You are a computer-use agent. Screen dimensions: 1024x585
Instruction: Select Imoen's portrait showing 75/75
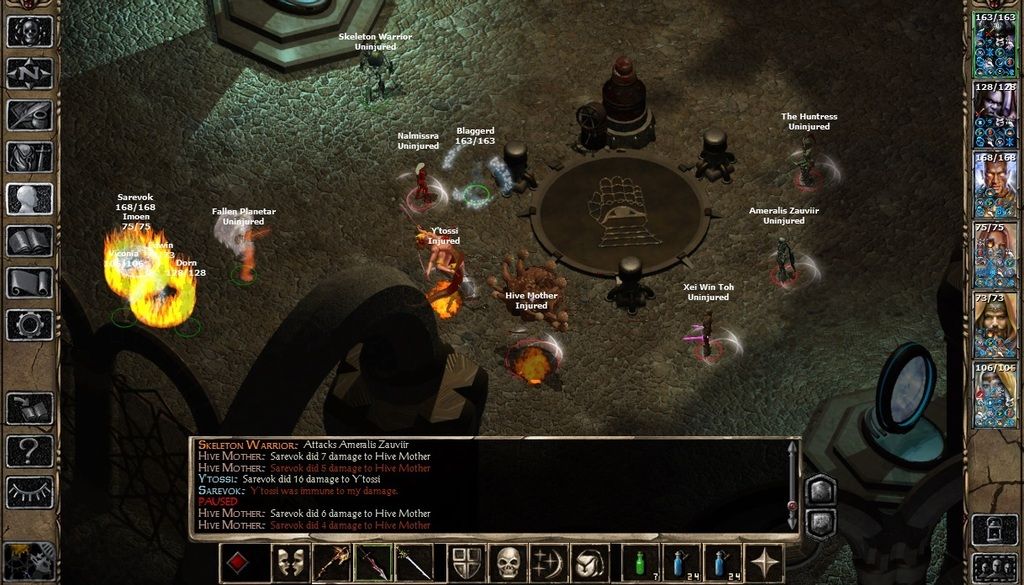[994, 256]
